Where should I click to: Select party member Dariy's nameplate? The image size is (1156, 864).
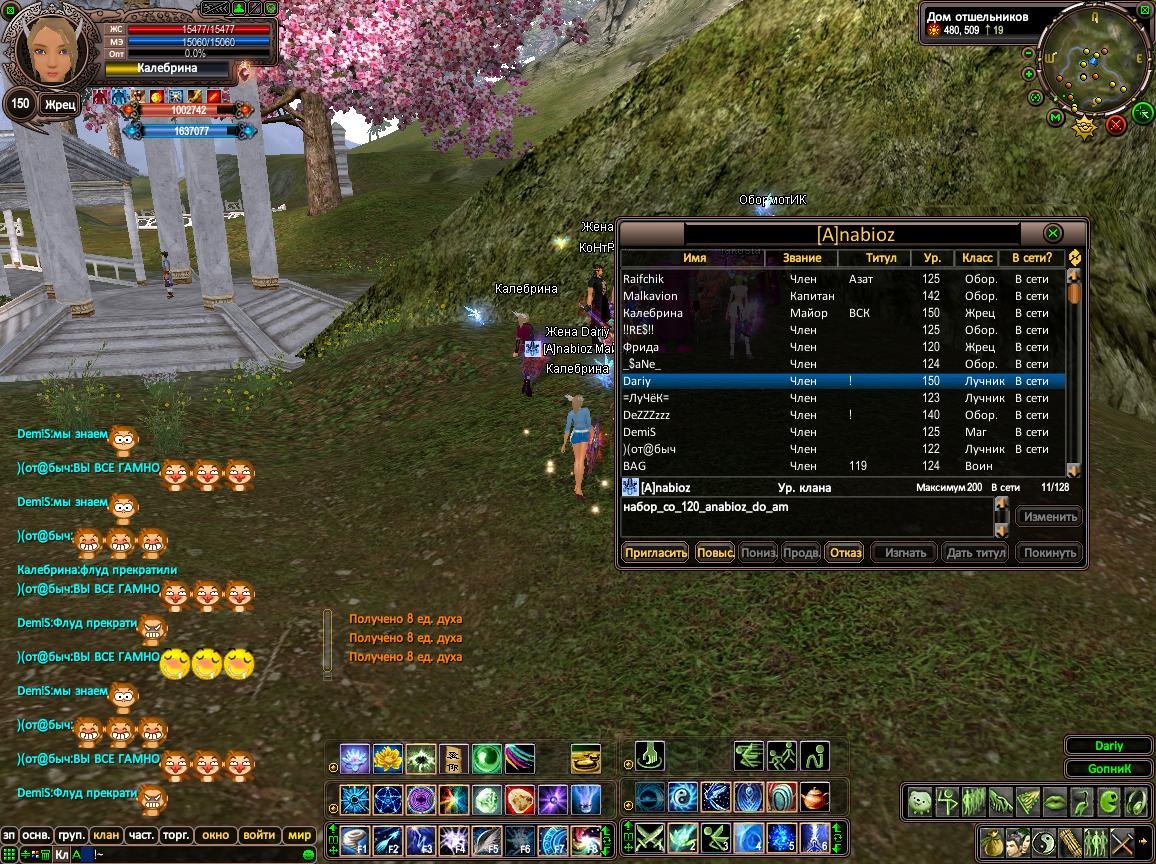[x=1109, y=746]
